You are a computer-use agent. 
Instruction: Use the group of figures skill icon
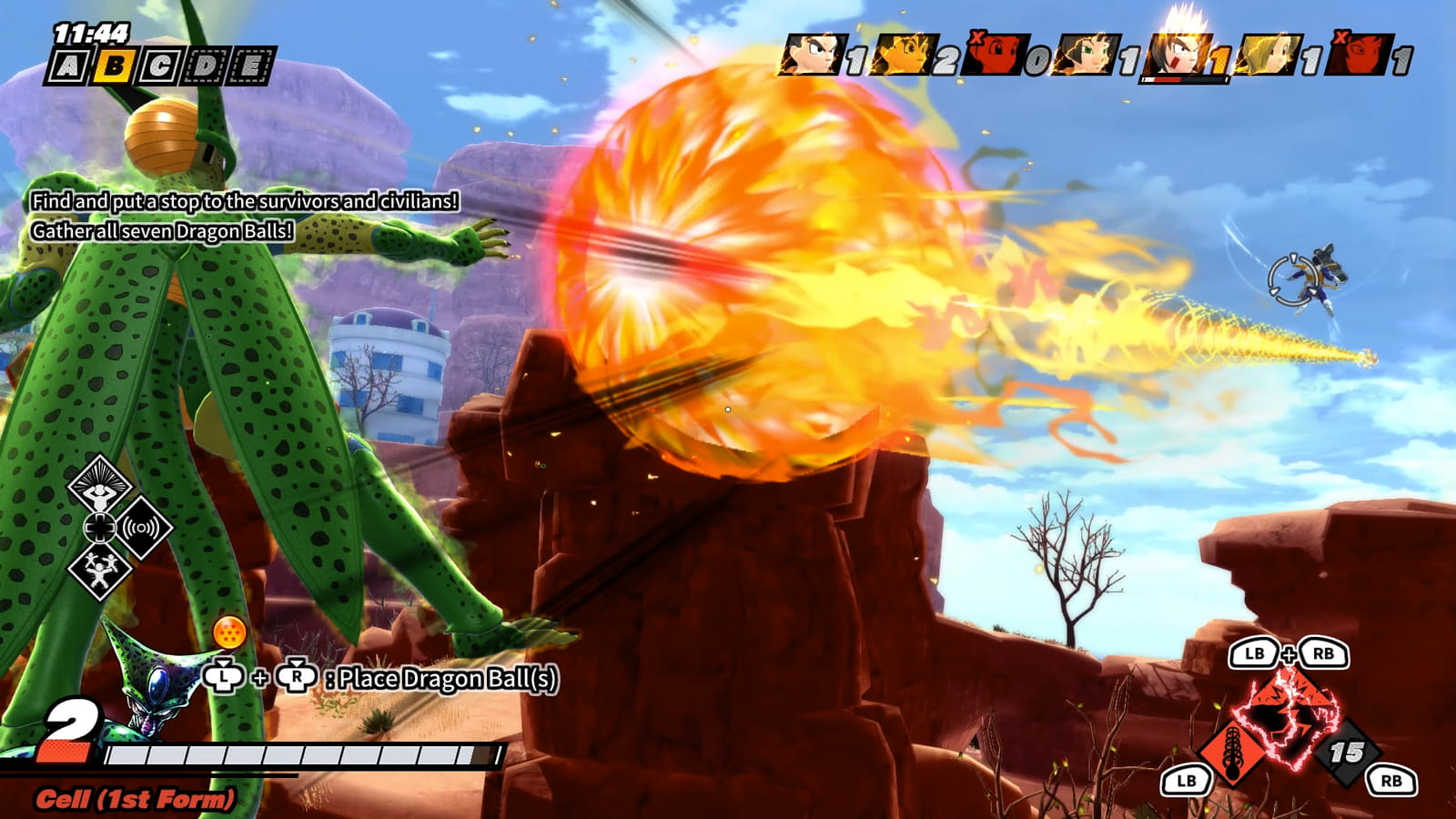pos(99,571)
